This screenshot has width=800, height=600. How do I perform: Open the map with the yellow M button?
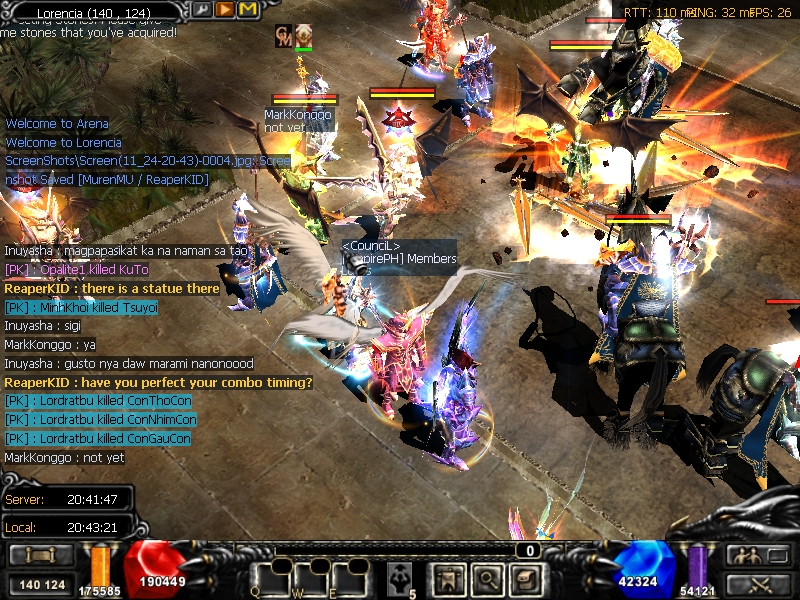click(x=247, y=9)
